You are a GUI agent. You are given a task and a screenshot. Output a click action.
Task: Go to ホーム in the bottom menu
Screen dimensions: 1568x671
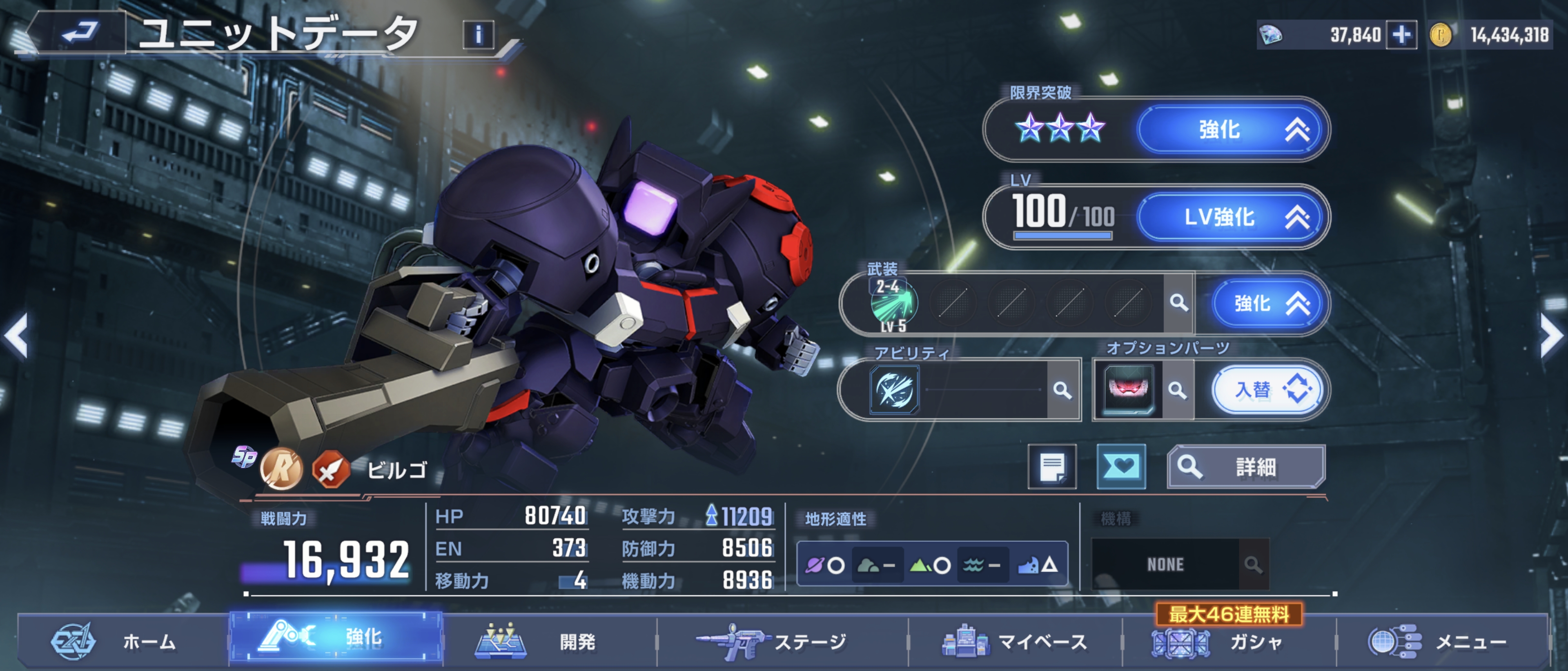coord(116,642)
